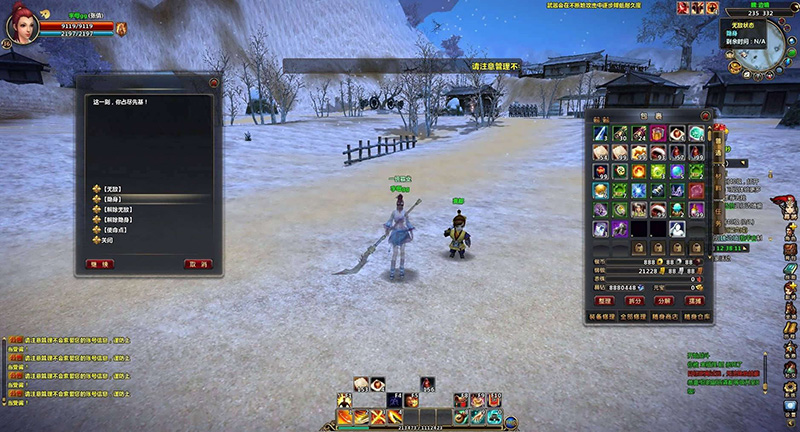This screenshot has height=432, width=800.
Task: Click the 继续 button in the dialogue
Action: pyautogui.click(x=100, y=264)
